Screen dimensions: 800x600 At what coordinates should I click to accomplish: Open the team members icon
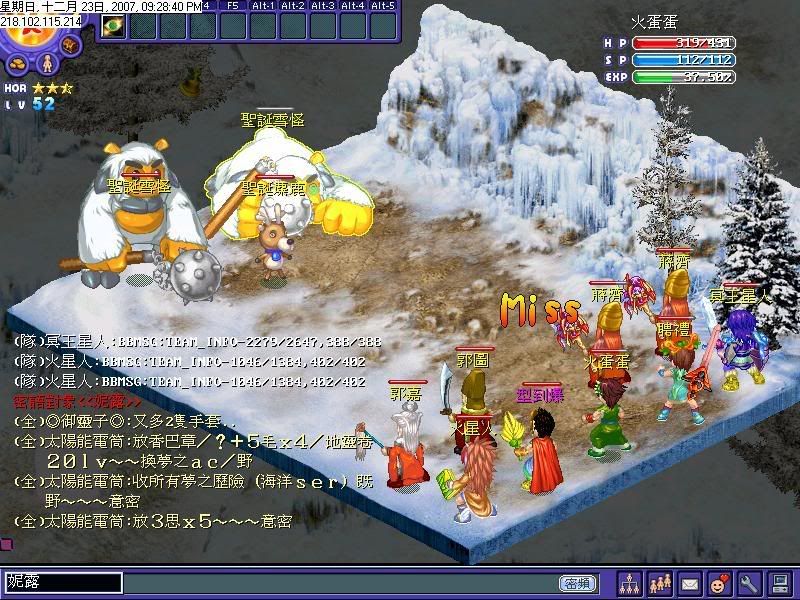(x=660, y=582)
